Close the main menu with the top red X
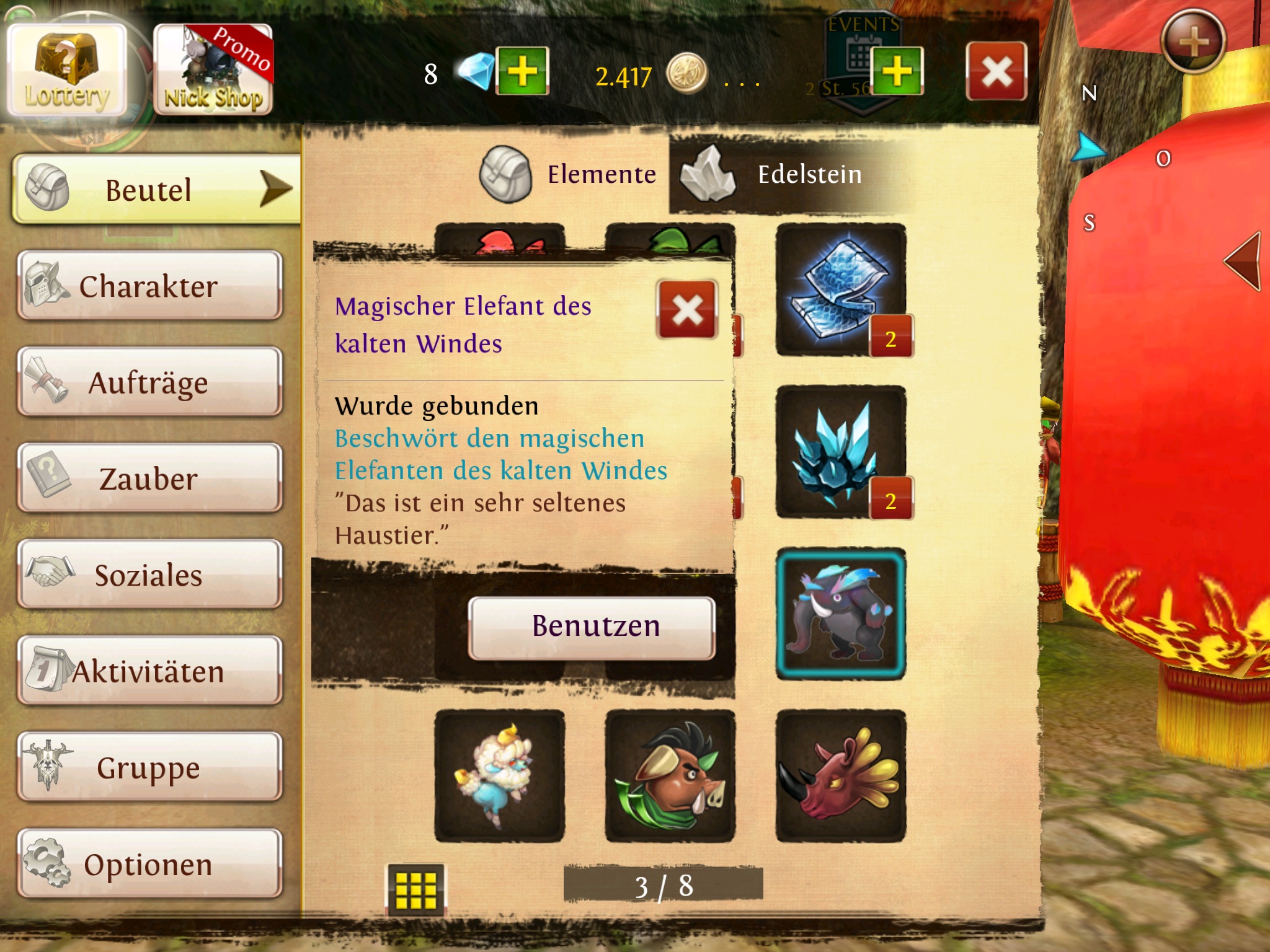The image size is (1270, 952). pyautogui.click(x=996, y=71)
